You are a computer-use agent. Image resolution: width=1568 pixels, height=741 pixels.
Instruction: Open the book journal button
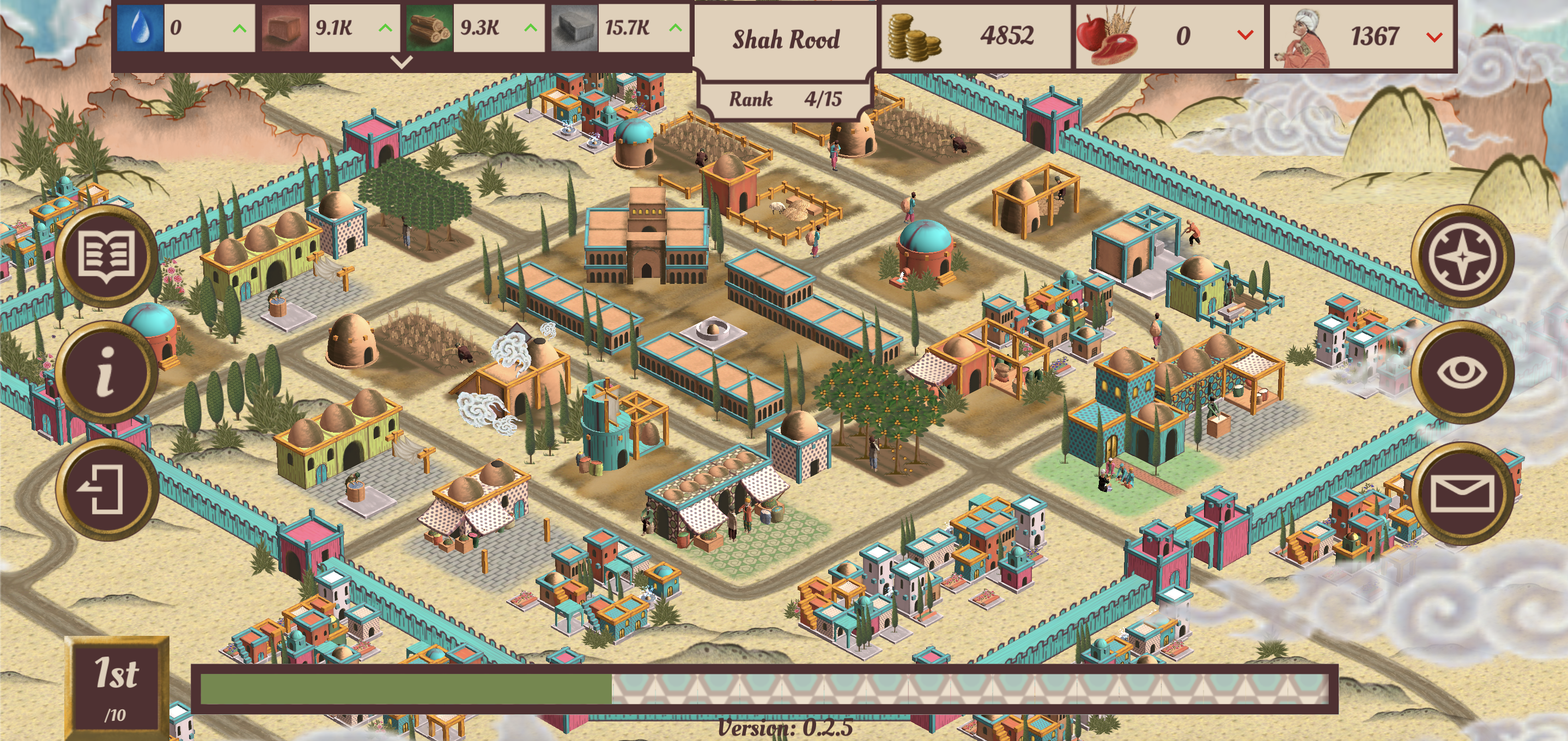coord(107,256)
